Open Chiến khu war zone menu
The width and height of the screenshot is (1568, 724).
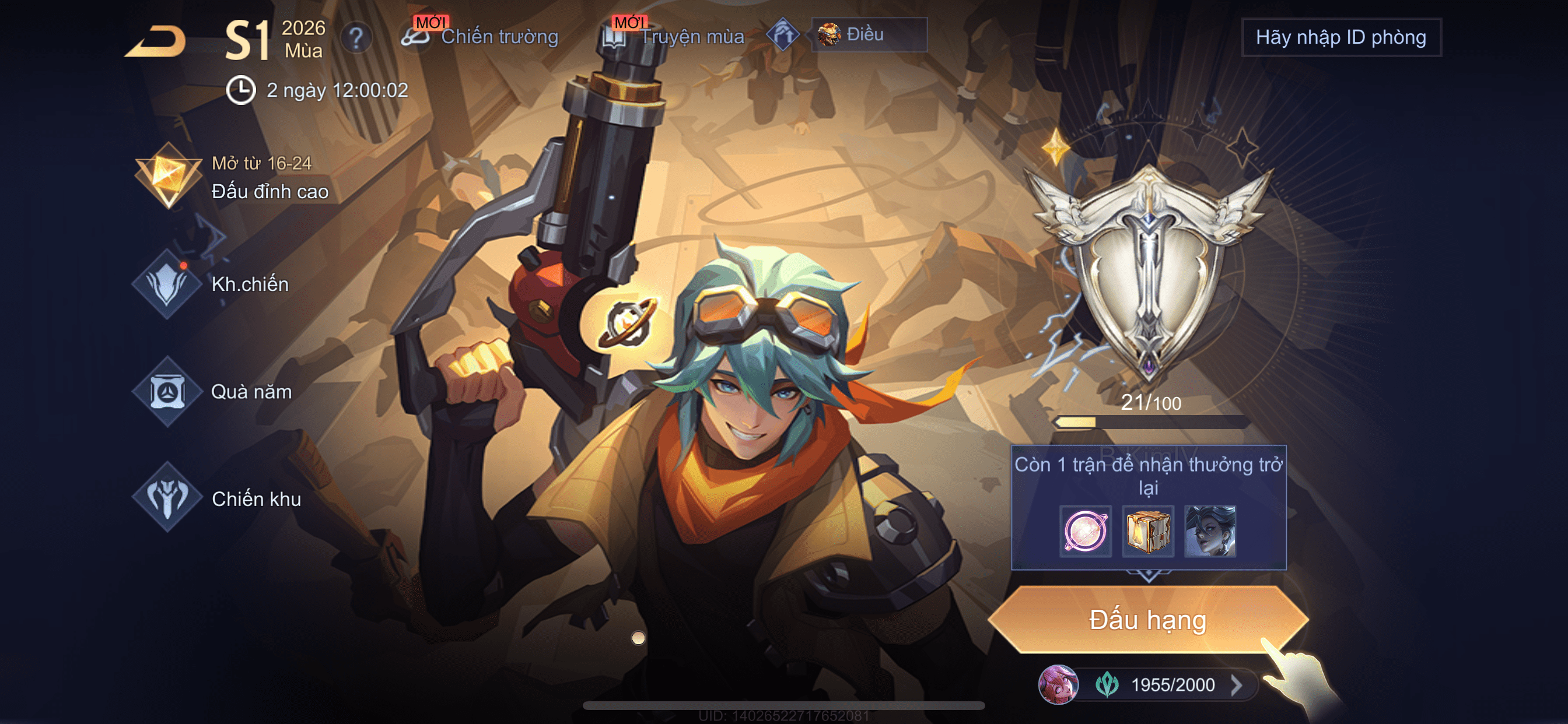pyautogui.click(x=218, y=498)
